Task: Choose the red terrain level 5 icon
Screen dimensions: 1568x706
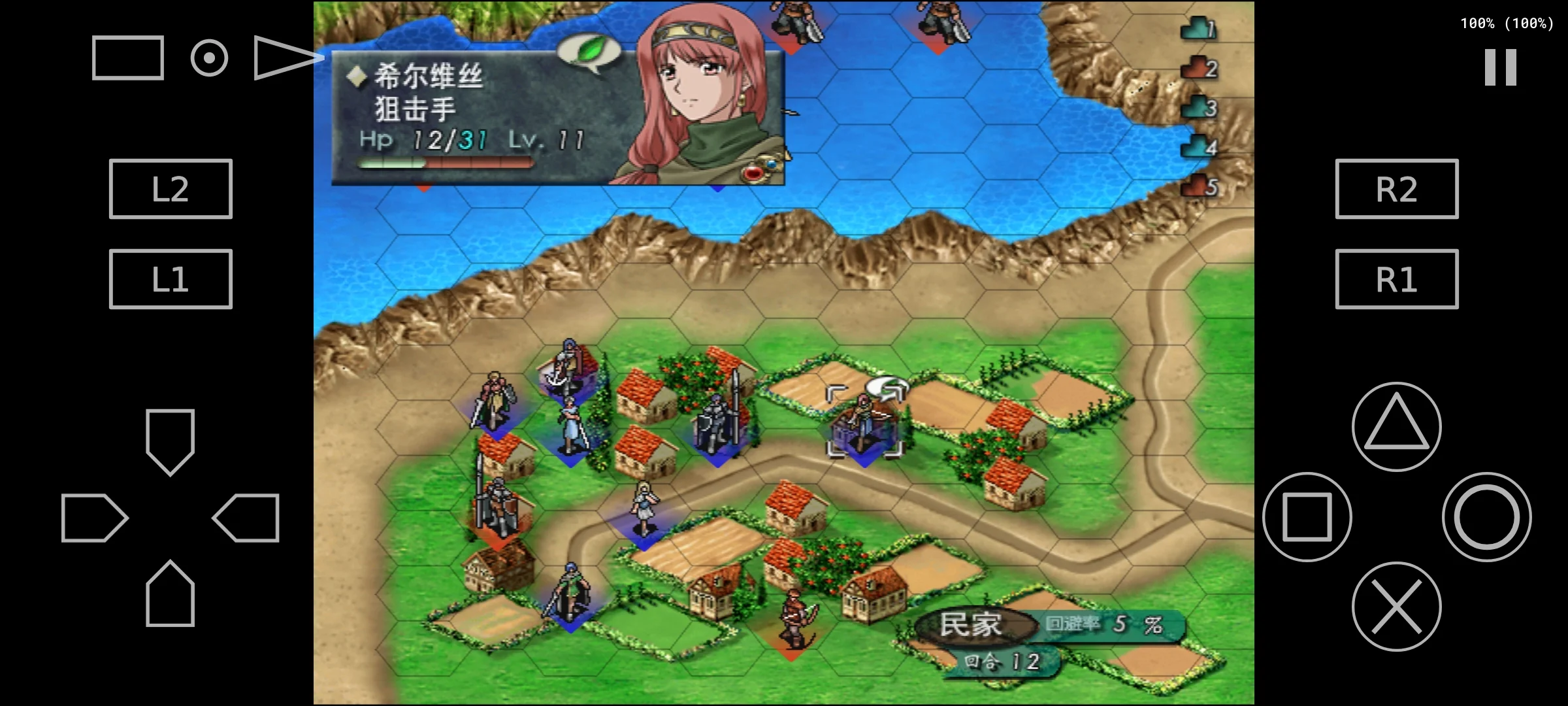Action: [x=1198, y=186]
